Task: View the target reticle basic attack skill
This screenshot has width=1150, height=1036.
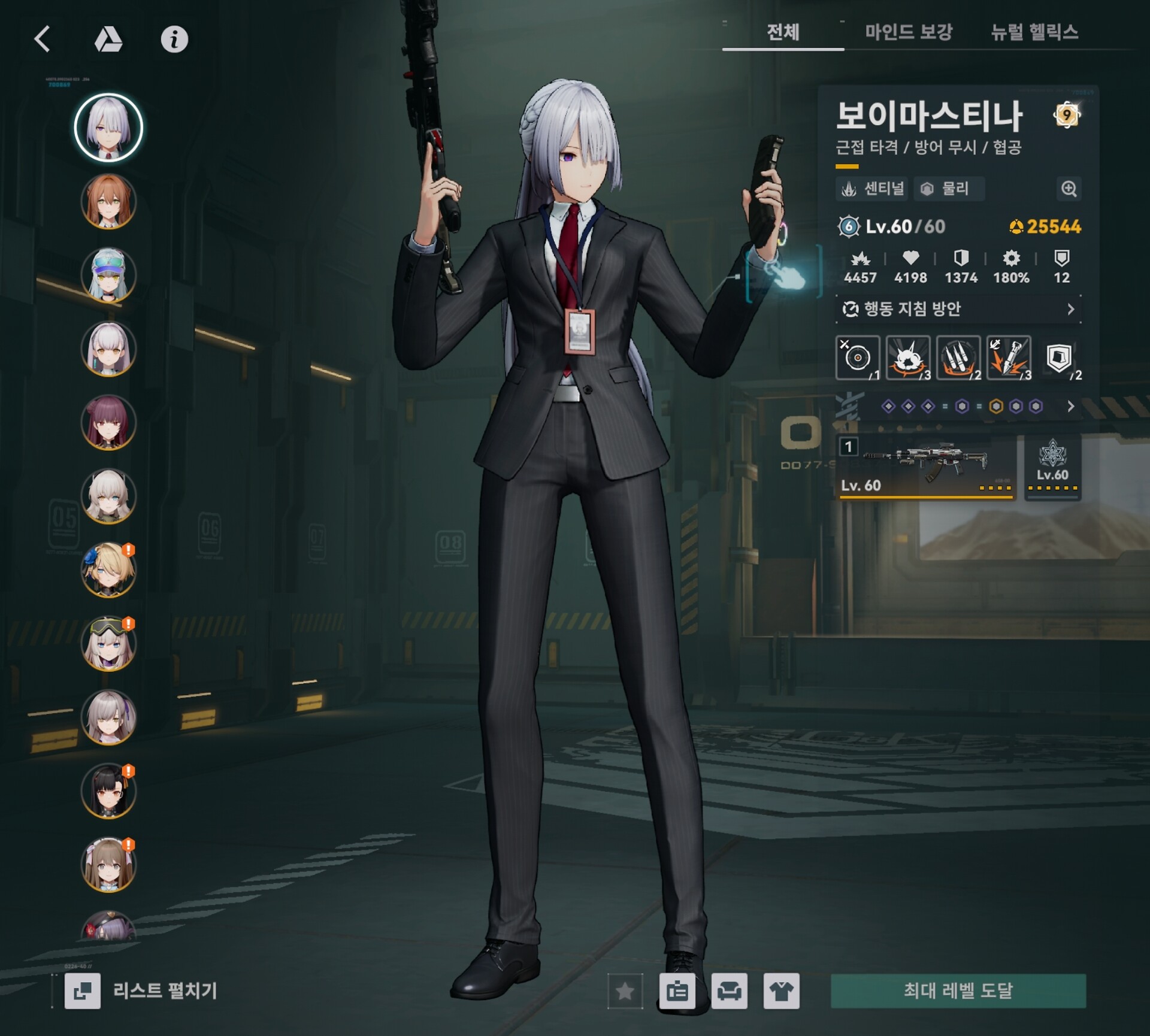Action: pyautogui.click(x=858, y=358)
